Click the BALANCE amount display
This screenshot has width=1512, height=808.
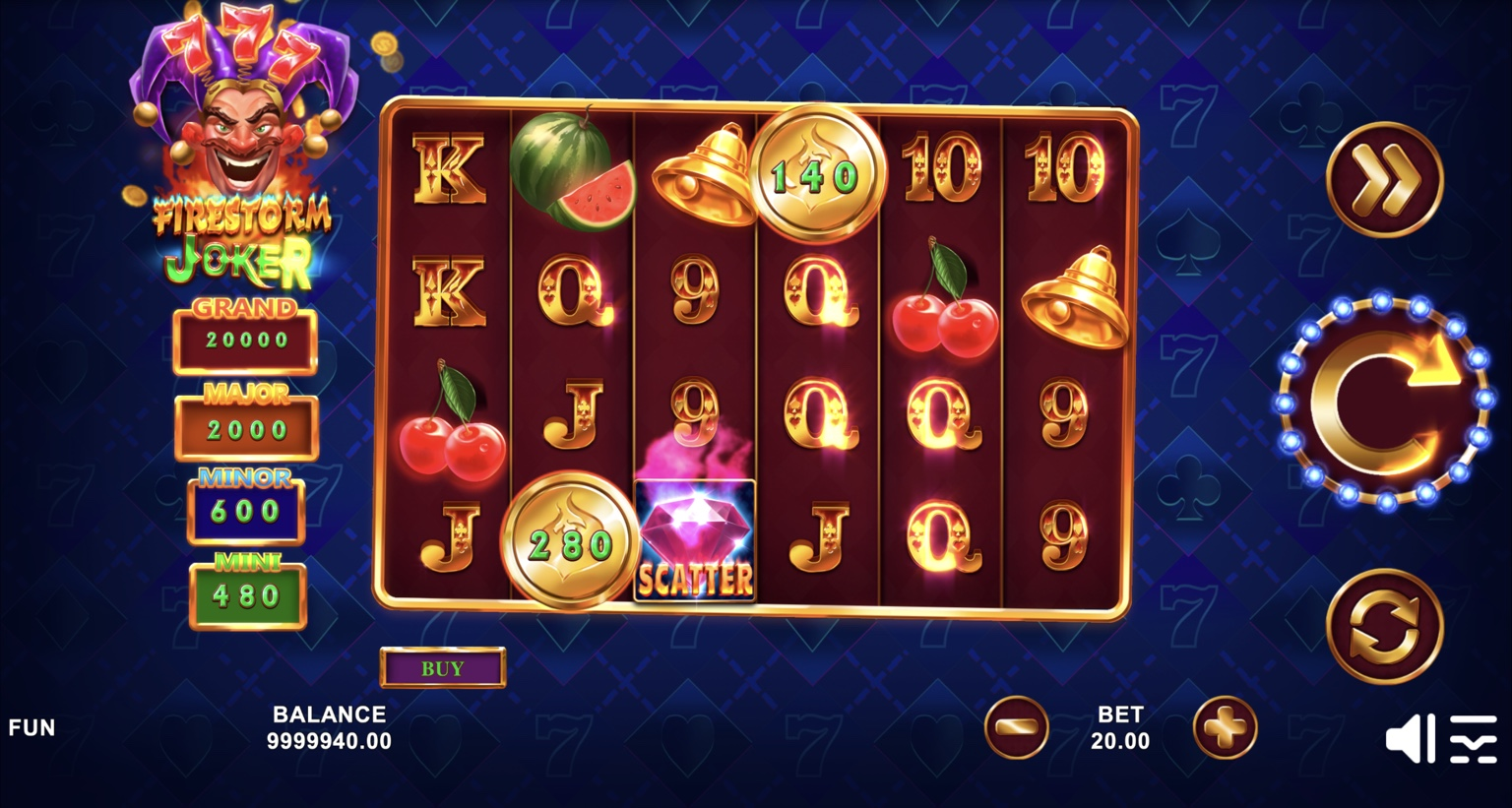[331, 729]
